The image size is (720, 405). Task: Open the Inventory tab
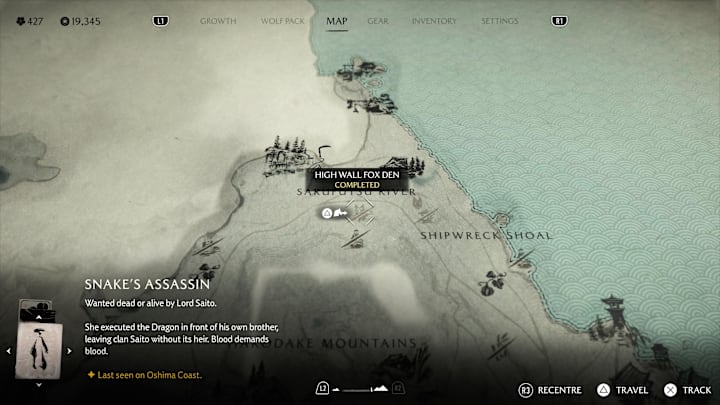click(x=434, y=20)
